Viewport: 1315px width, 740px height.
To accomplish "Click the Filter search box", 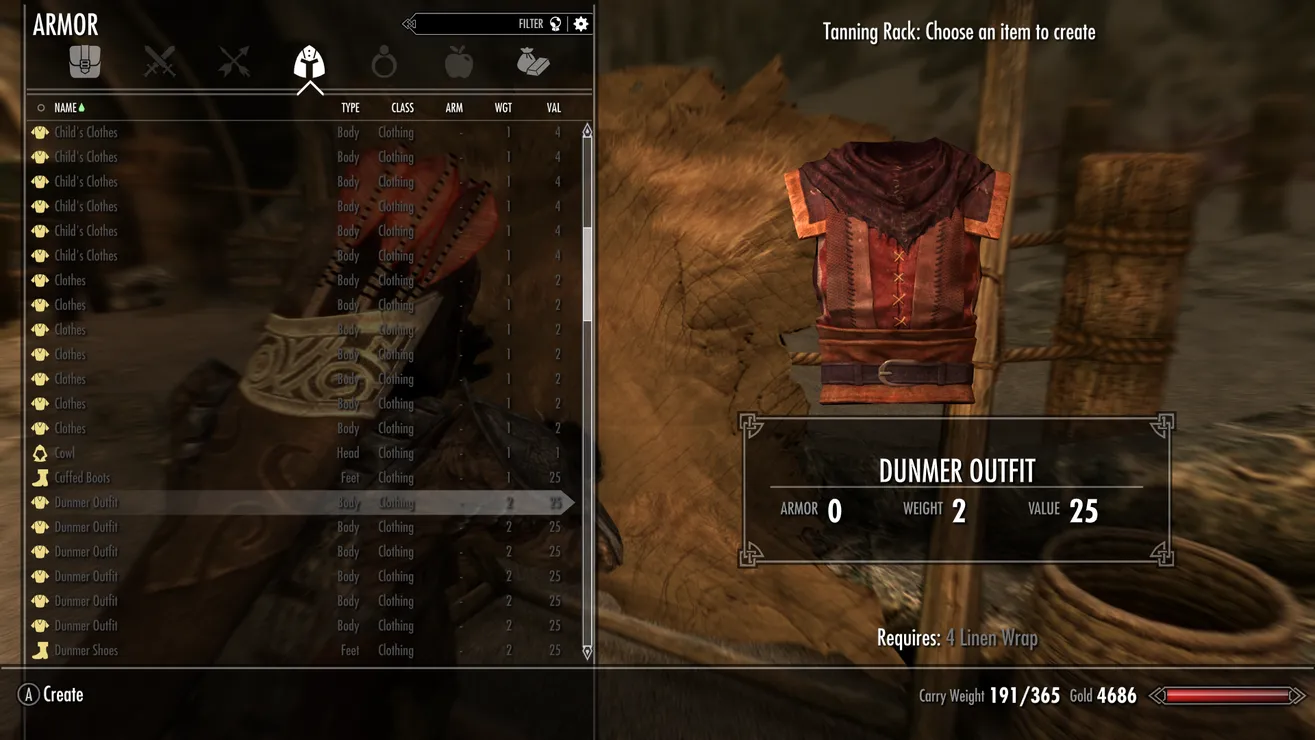I will (480, 24).
